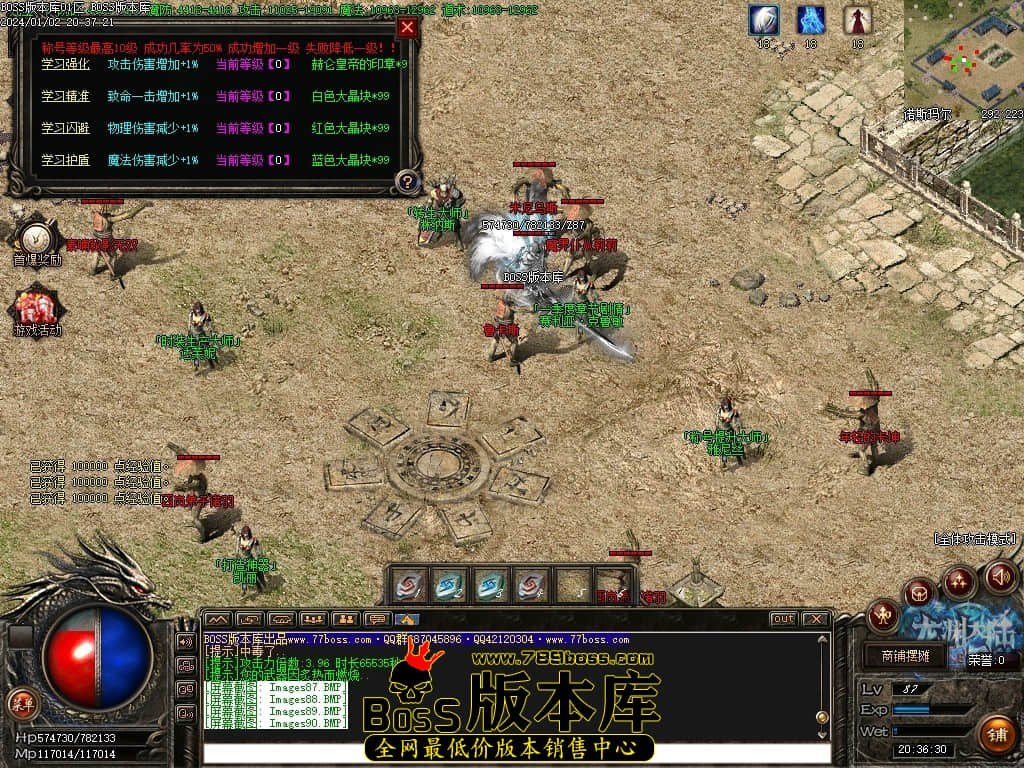Choose the 学习精准 option
This screenshot has width=1024, height=768.
click(65, 96)
